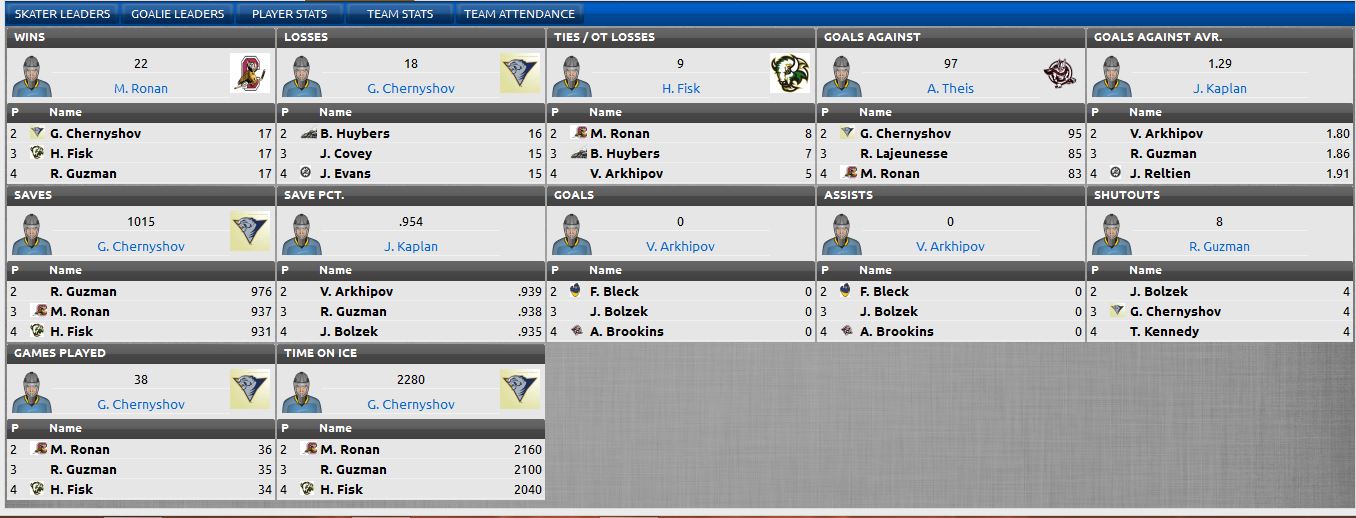Open wins leader M. Ronan's profile
The width and height of the screenshot is (1356, 518).
pos(141,88)
